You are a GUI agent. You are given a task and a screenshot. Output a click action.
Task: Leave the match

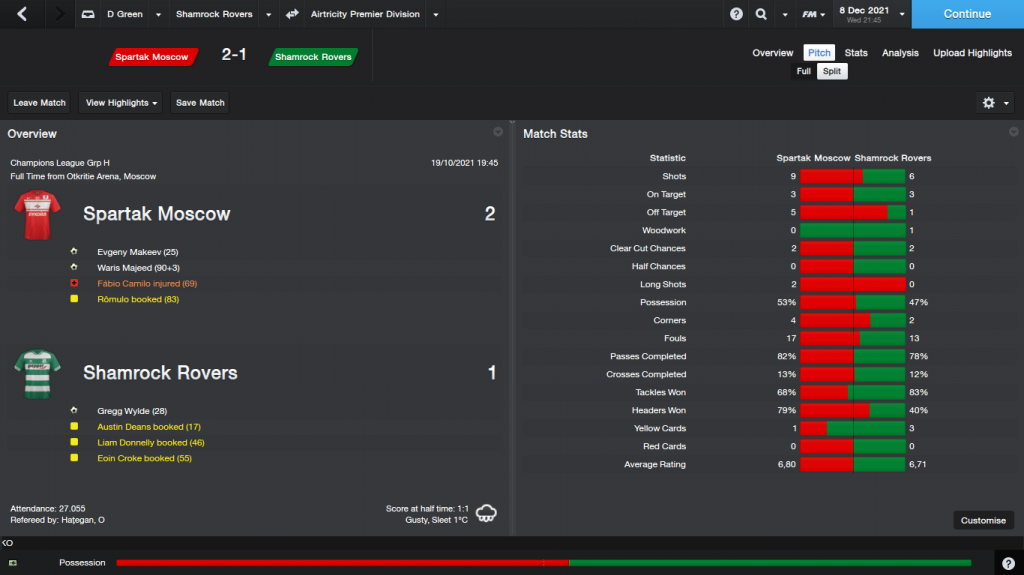click(x=40, y=103)
